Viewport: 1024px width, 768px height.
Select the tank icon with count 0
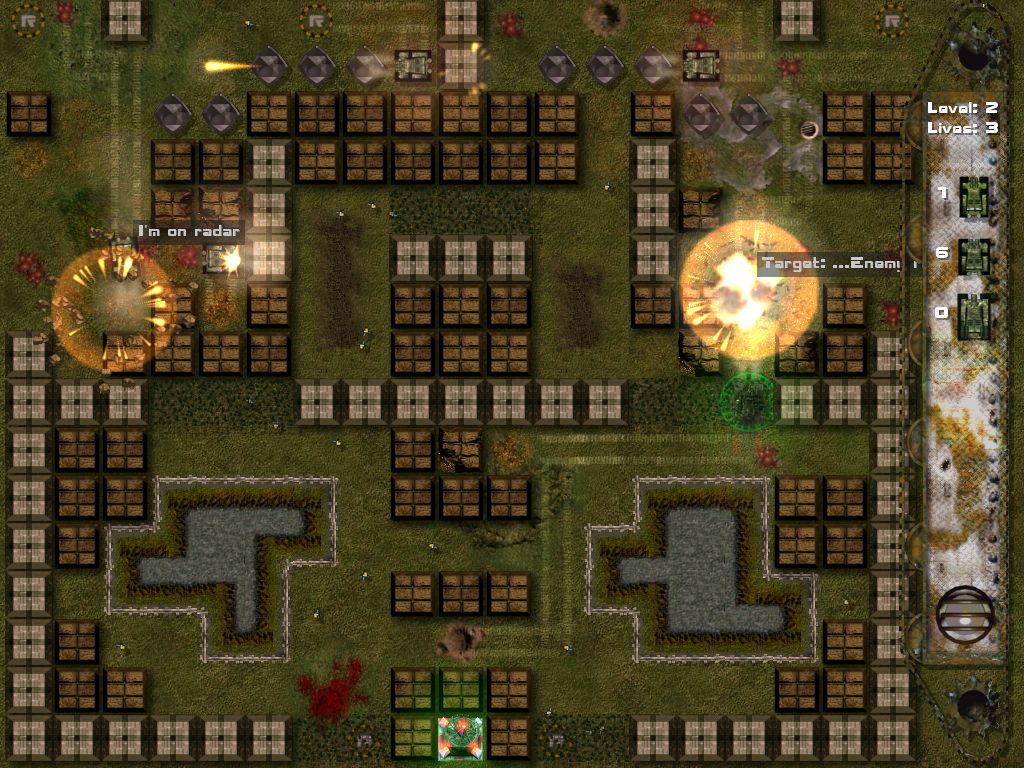tap(974, 314)
